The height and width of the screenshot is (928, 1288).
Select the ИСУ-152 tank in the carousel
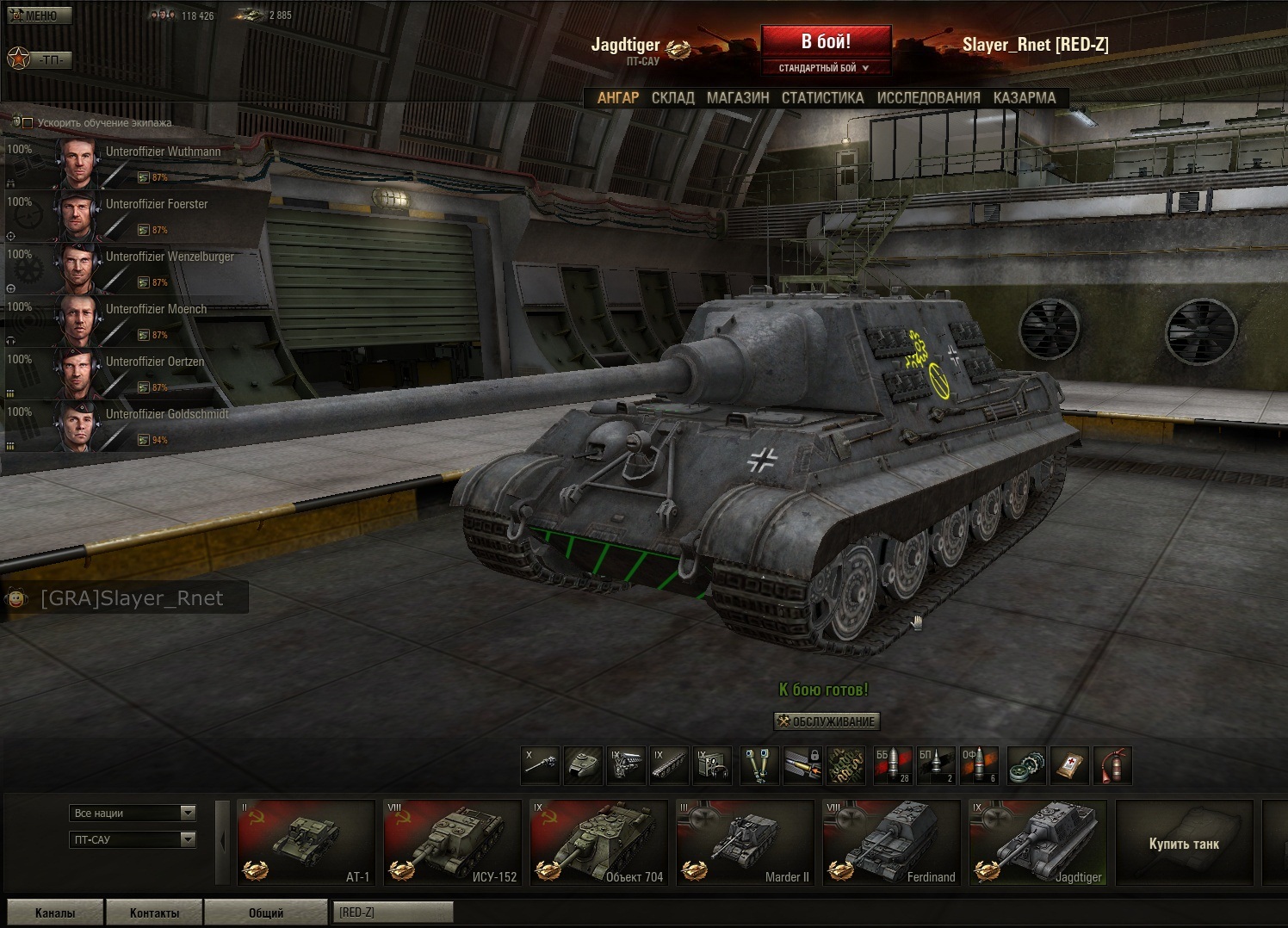[452, 843]
